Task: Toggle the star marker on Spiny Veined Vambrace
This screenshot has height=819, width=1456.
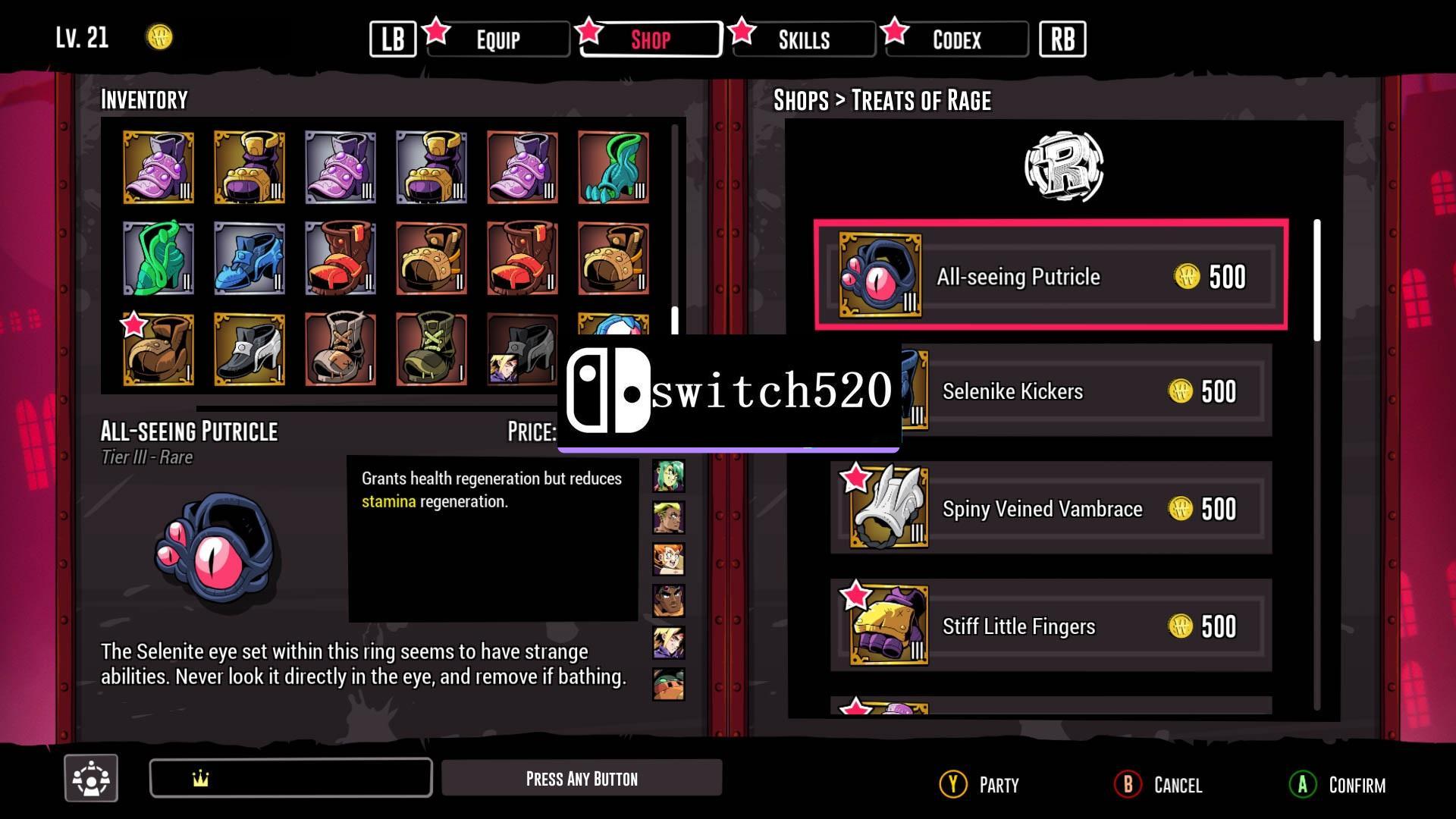Action: click(x=856, y=478)
